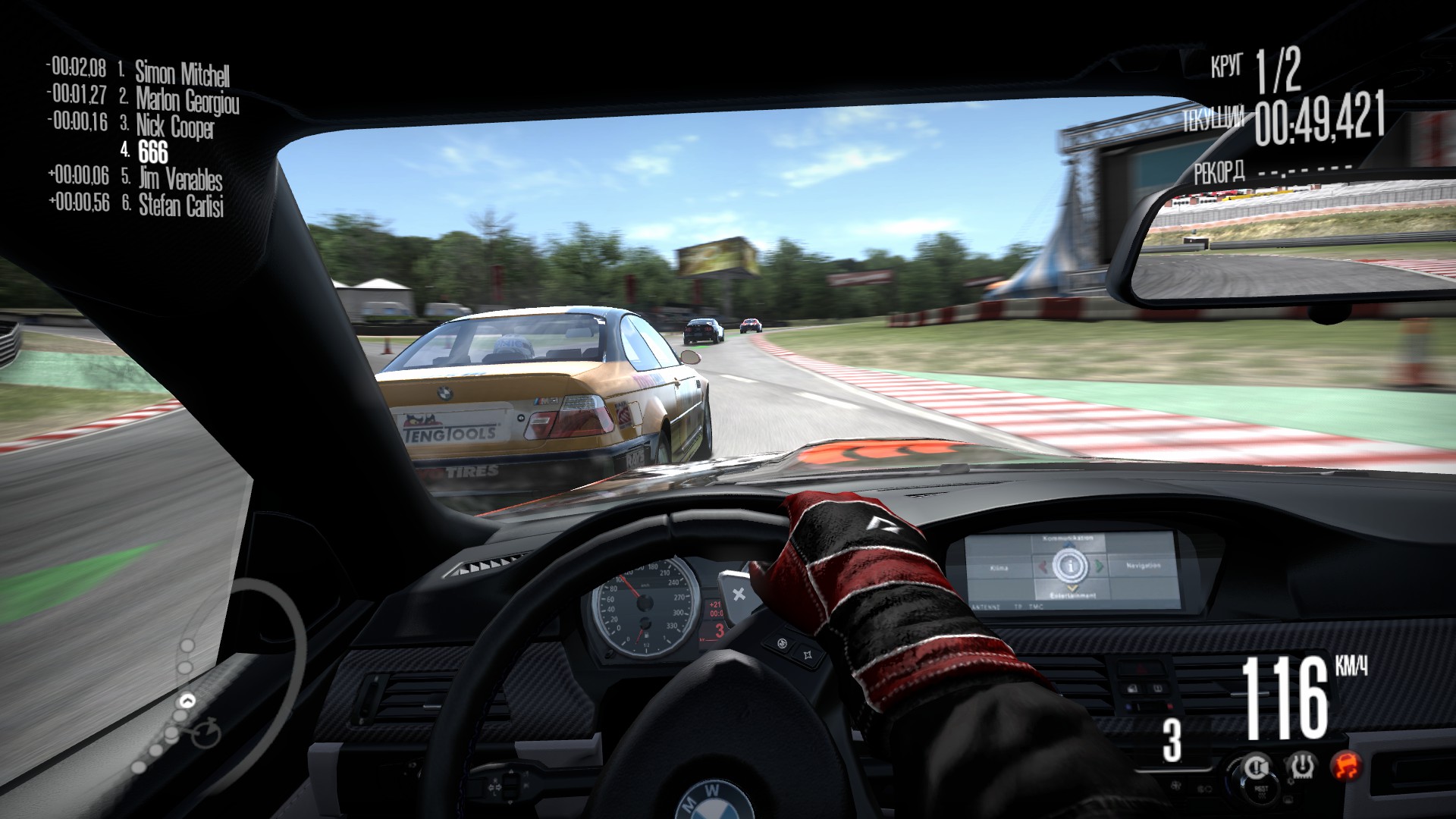Toggle the orange traction control icon
The height and width of the screenshot is (819, 1456).
1346,764
